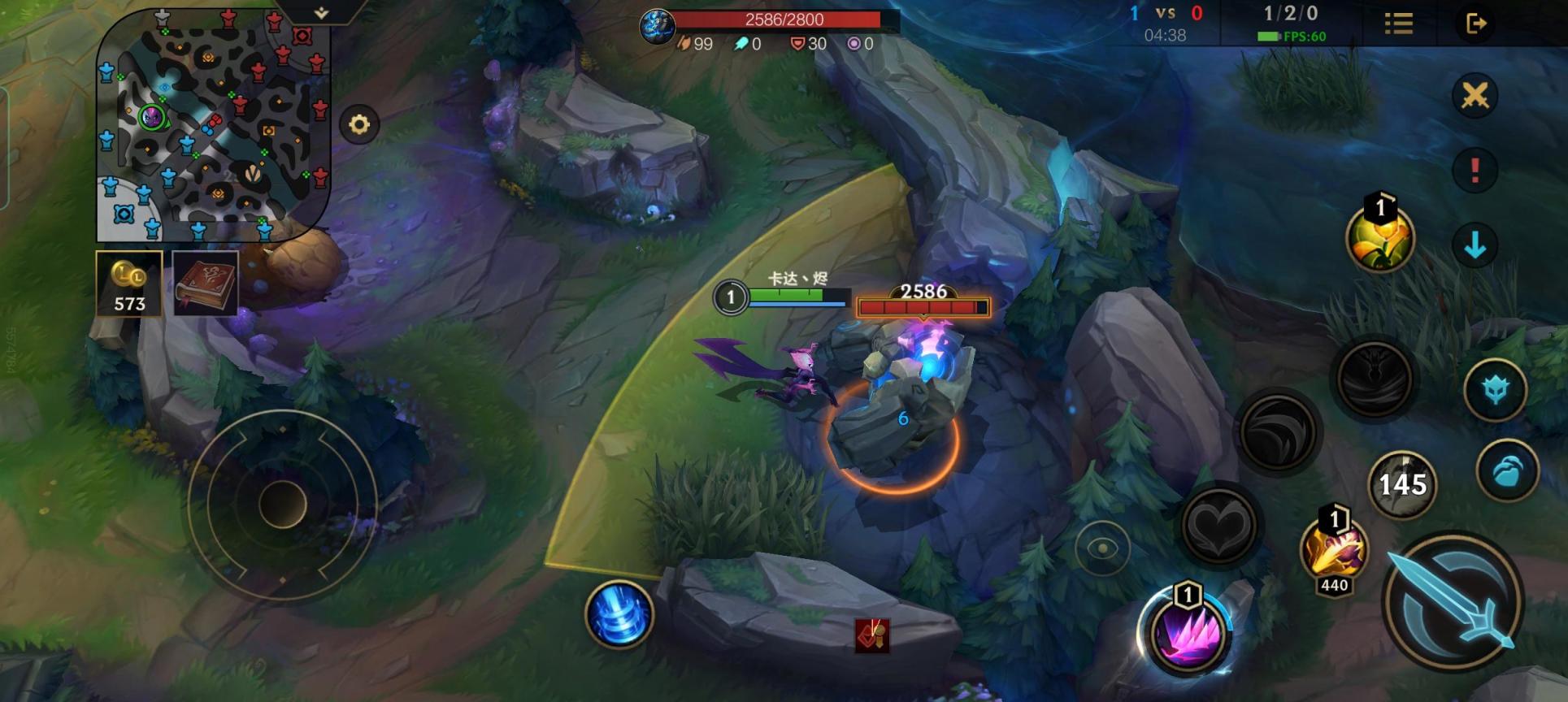Trigger the dark ultimate ability button
Image resolution: width=1568 pixels, height=702 pixels.
[x=1375, y=379]
